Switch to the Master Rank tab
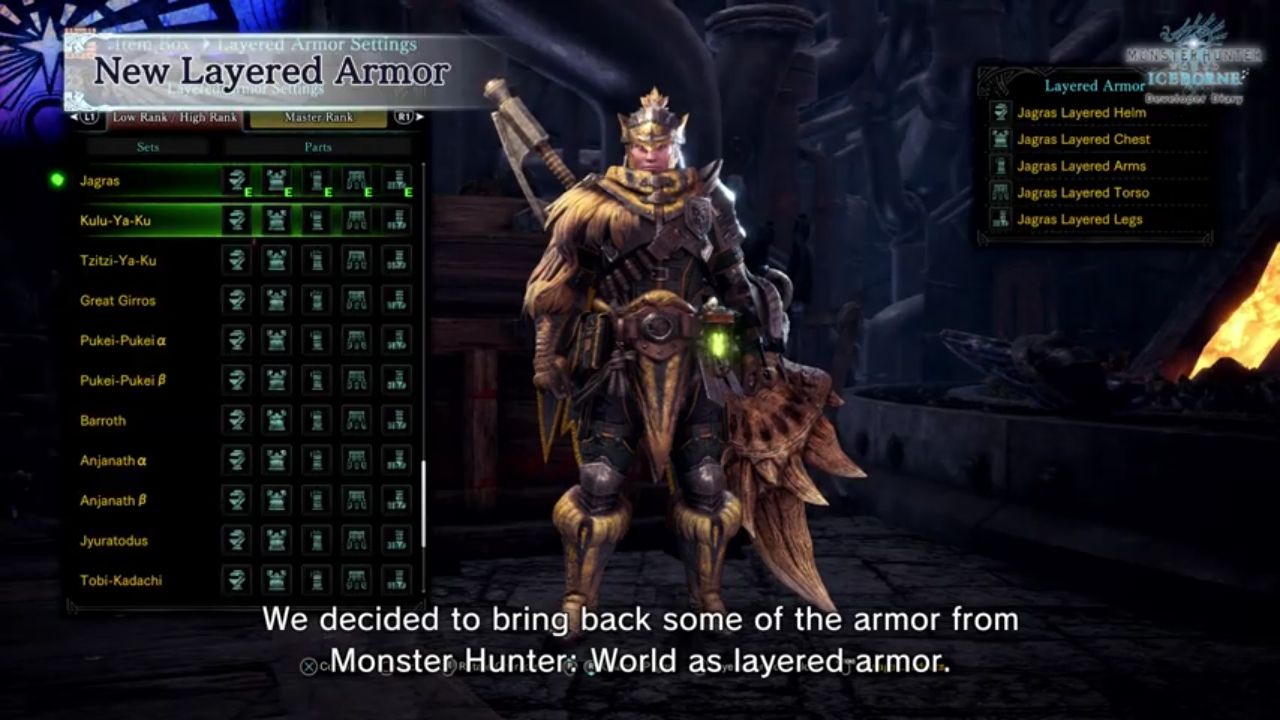 click(x=320, y=117)
